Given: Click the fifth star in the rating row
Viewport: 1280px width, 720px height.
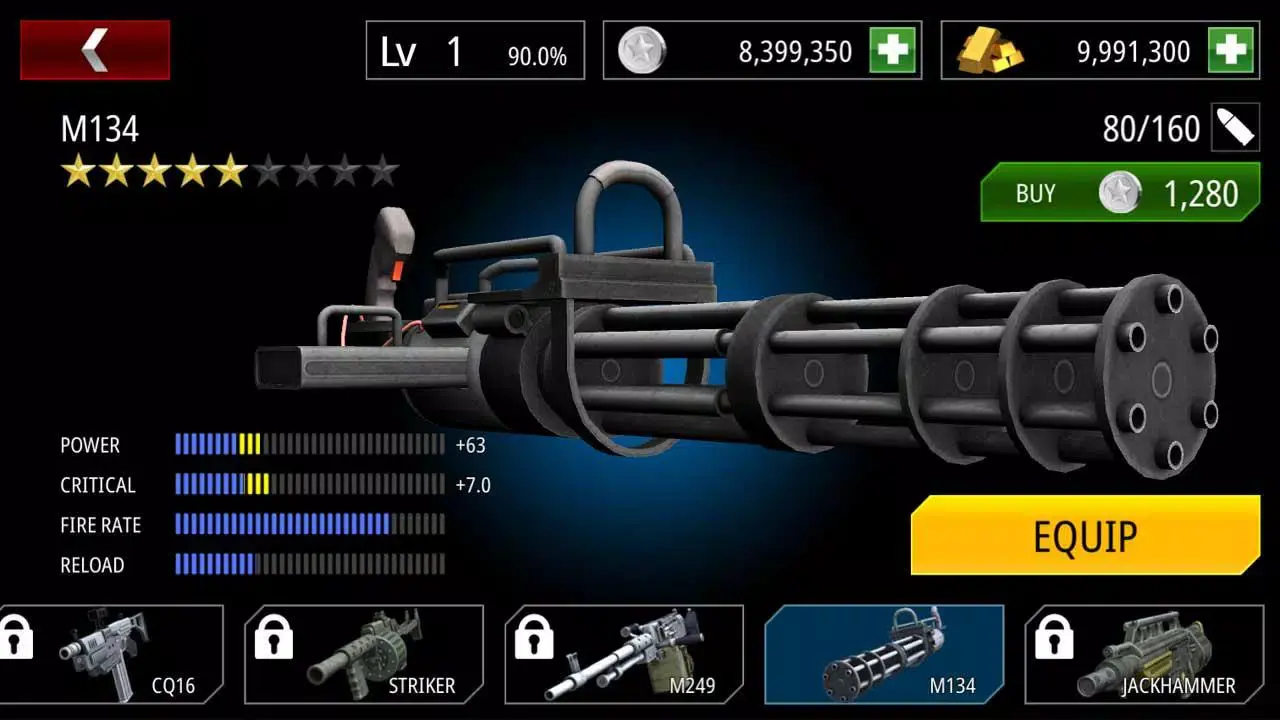Looking at the screenshot, I should coord(233,171).
